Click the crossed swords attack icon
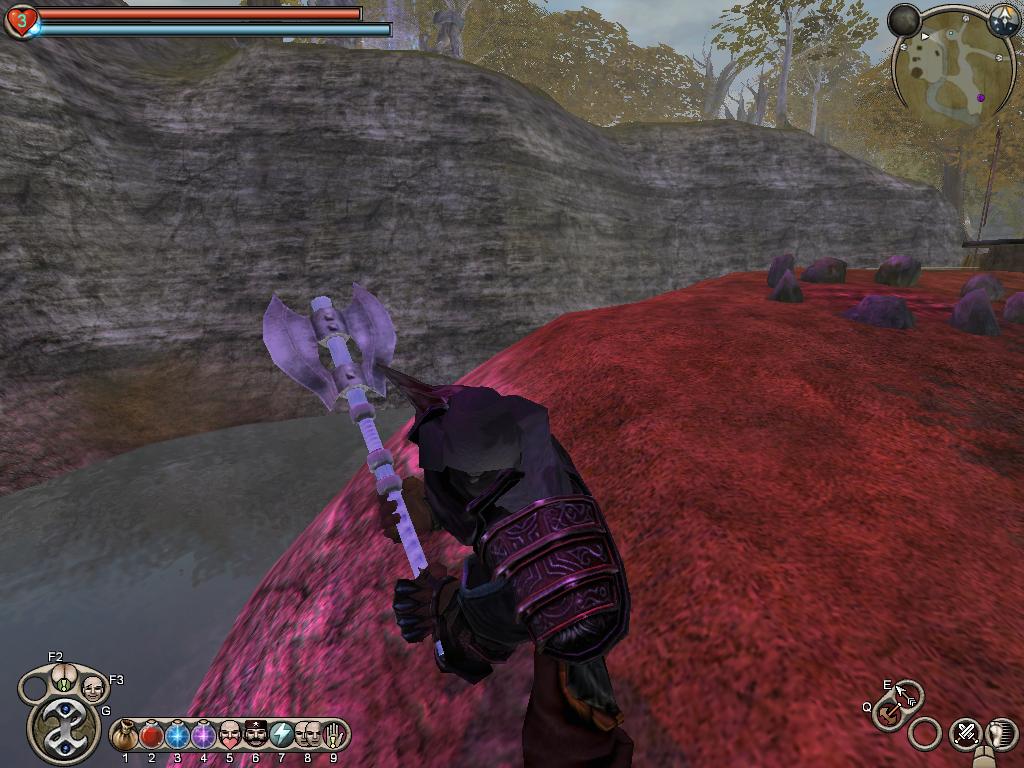Image resolution: width=1024 pixels, height=768 pixels. coord(965,733)
